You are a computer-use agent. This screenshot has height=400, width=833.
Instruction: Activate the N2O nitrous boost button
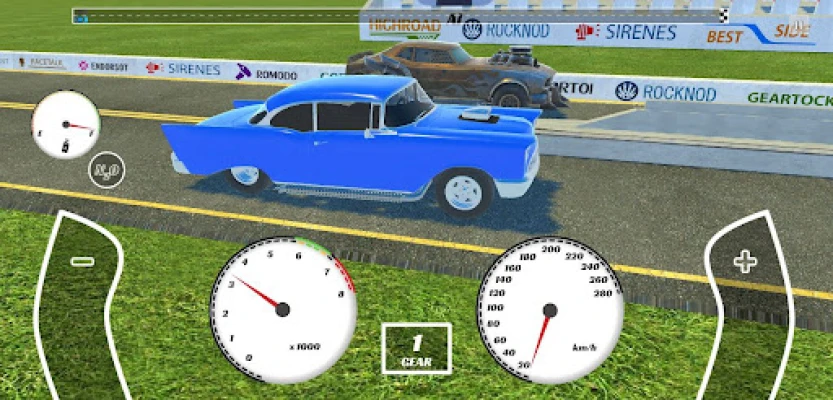click(106, 171)
